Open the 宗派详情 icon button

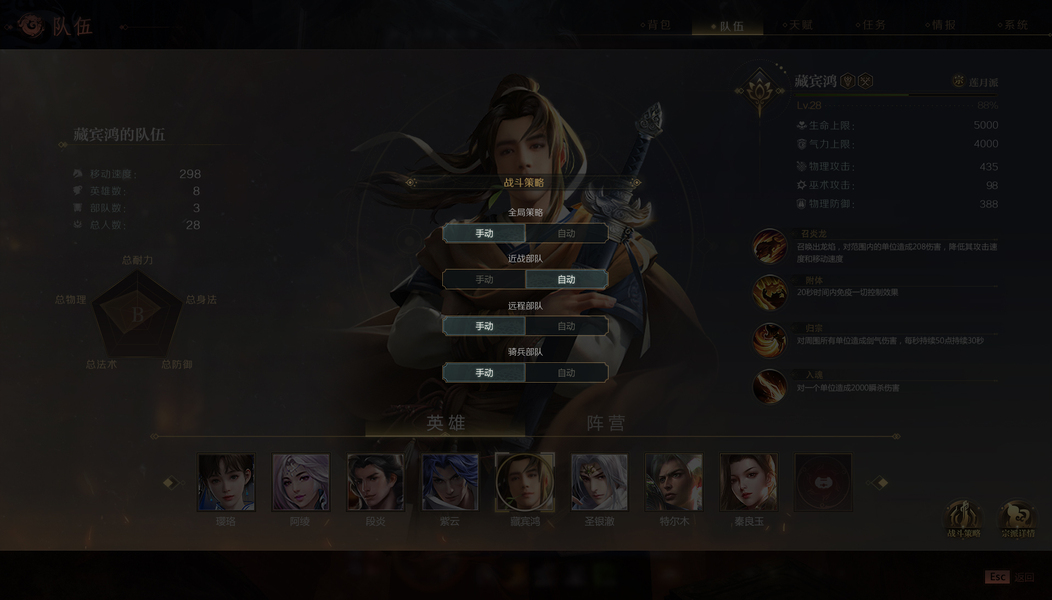pos(1018,517)
